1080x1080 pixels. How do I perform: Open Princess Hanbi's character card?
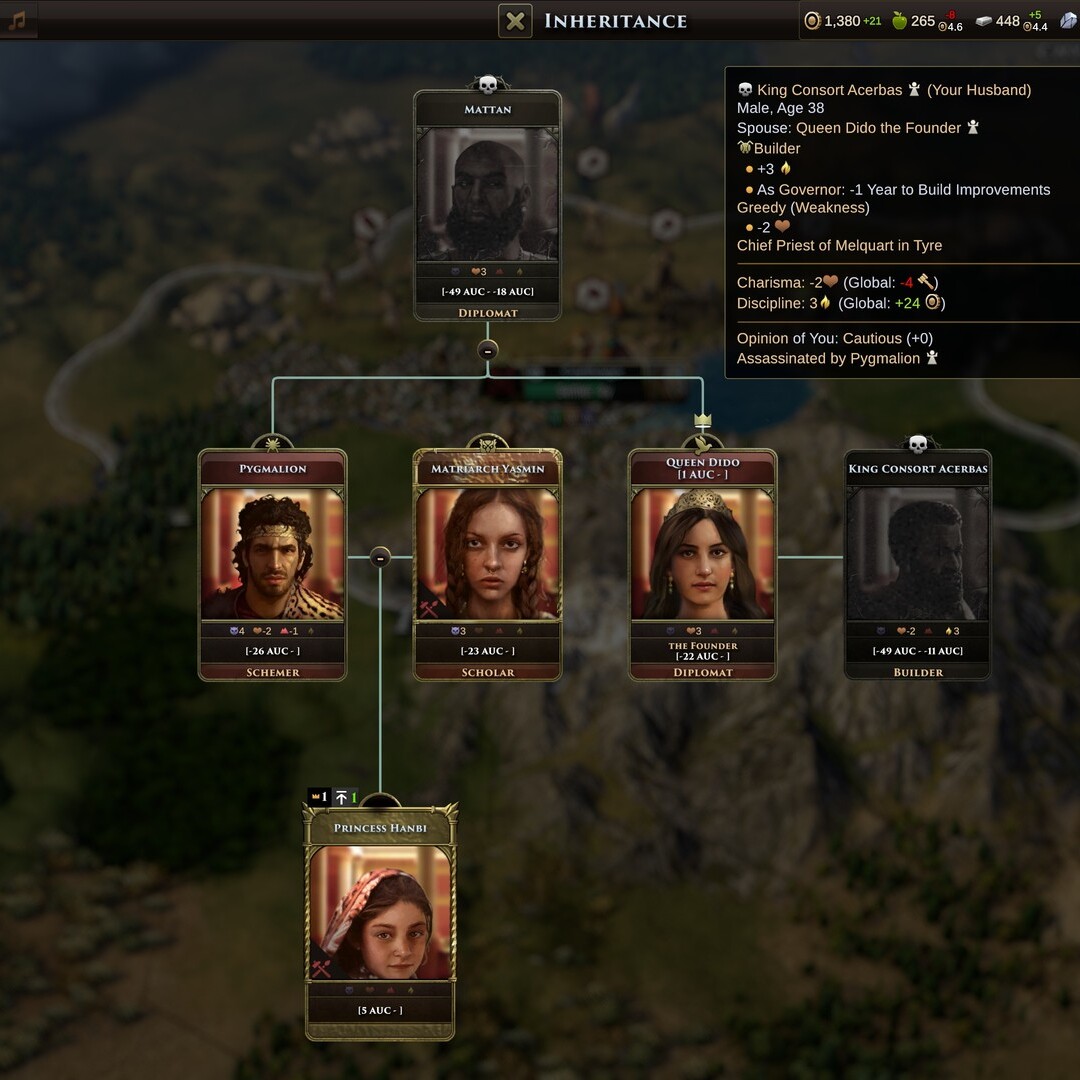tap(380, 920)
